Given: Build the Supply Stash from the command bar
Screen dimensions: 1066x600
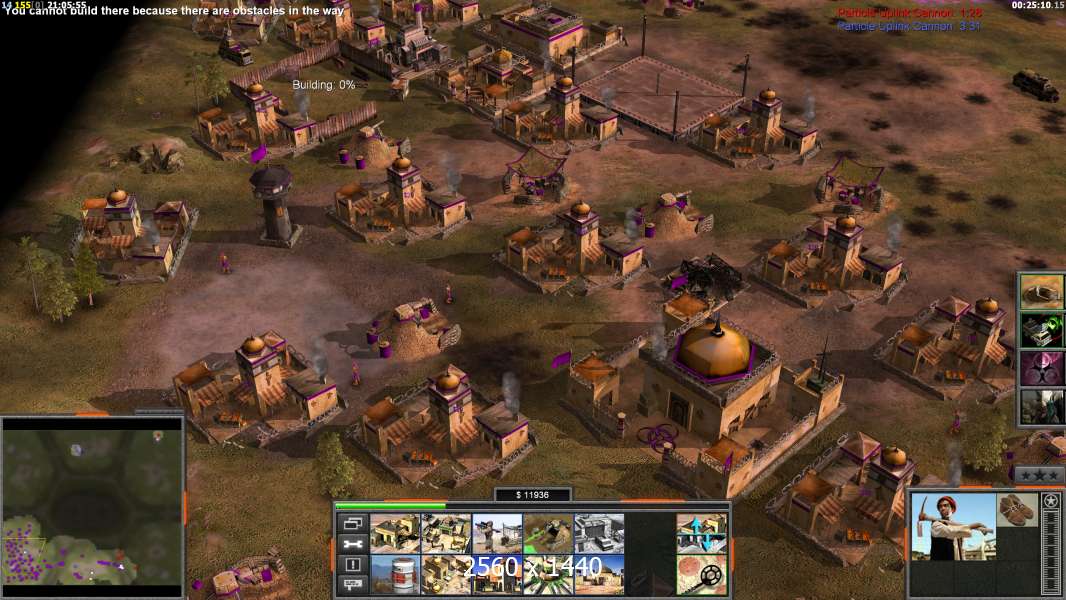Looking at the screenshot, I should pos(395,533).
